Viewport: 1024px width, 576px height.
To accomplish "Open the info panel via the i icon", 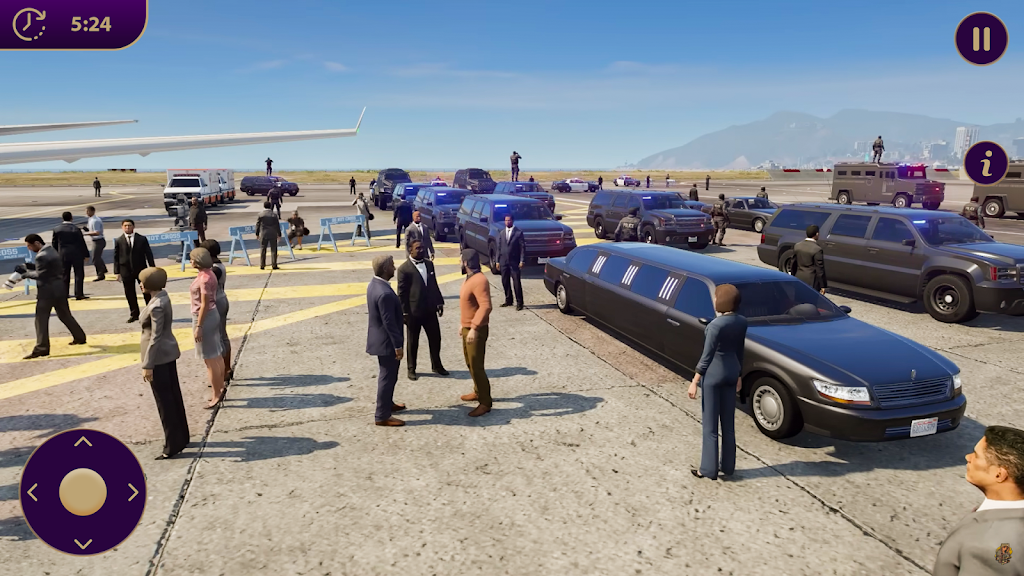I will tap(986, 163).
